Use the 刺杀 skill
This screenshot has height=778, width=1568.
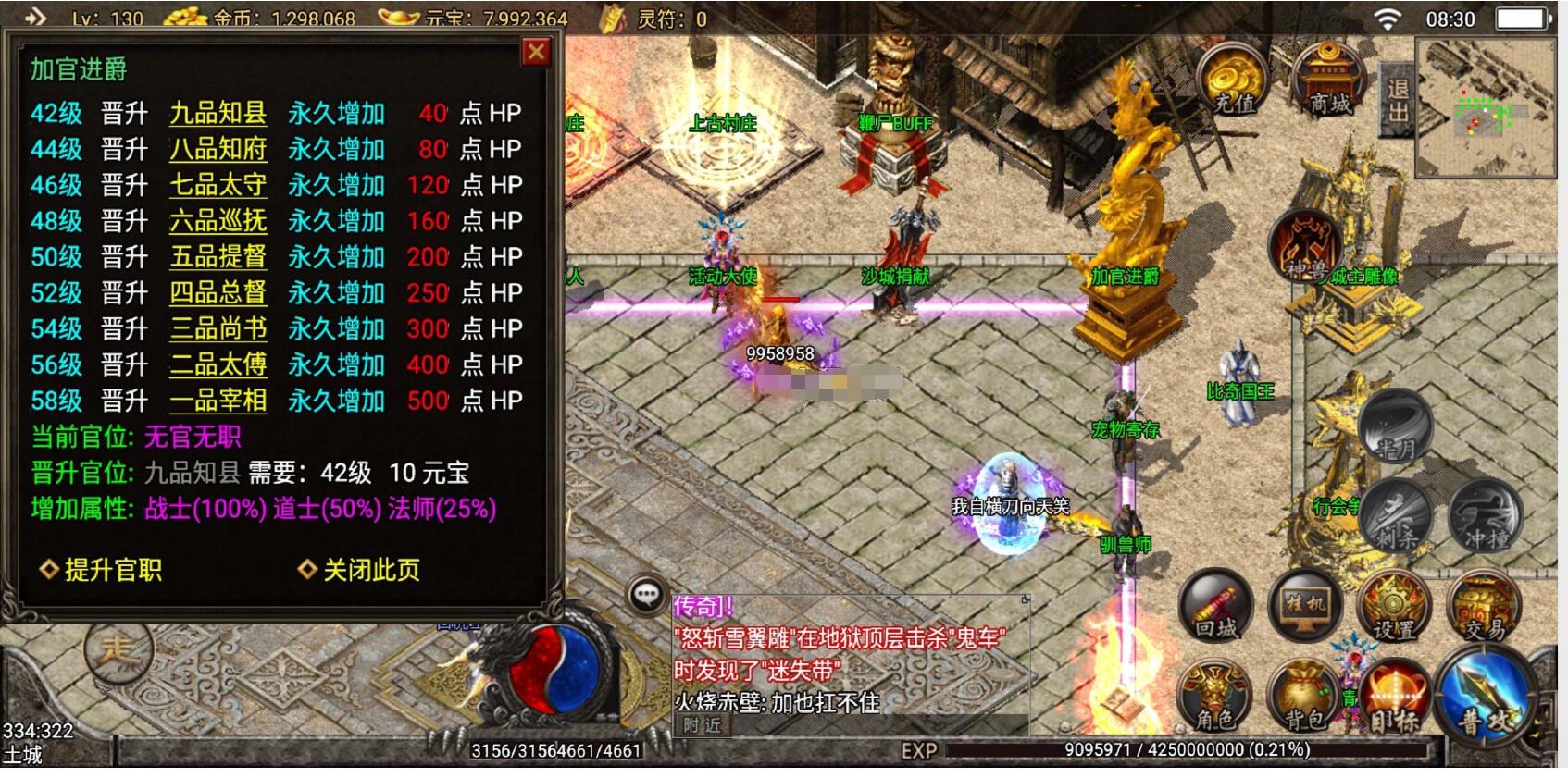(x=1397, y=515)
